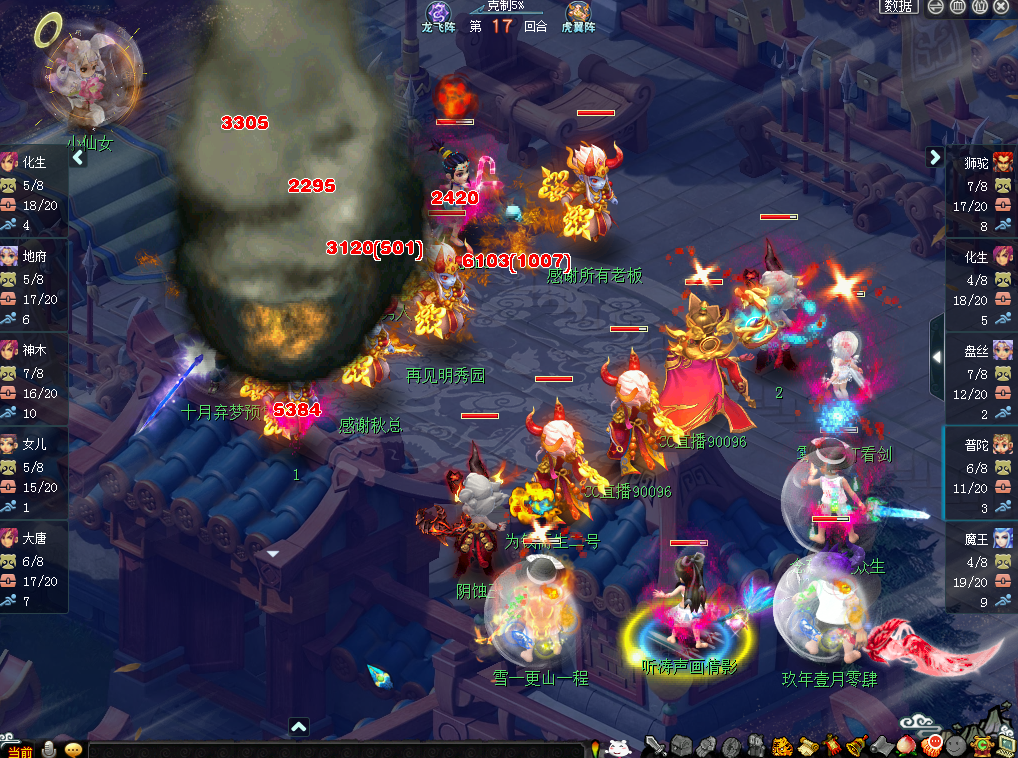This screenshot has height=758, width=1018.
Task: Open the peach icon in bottom toolbar
Action: tap(908, 745)
